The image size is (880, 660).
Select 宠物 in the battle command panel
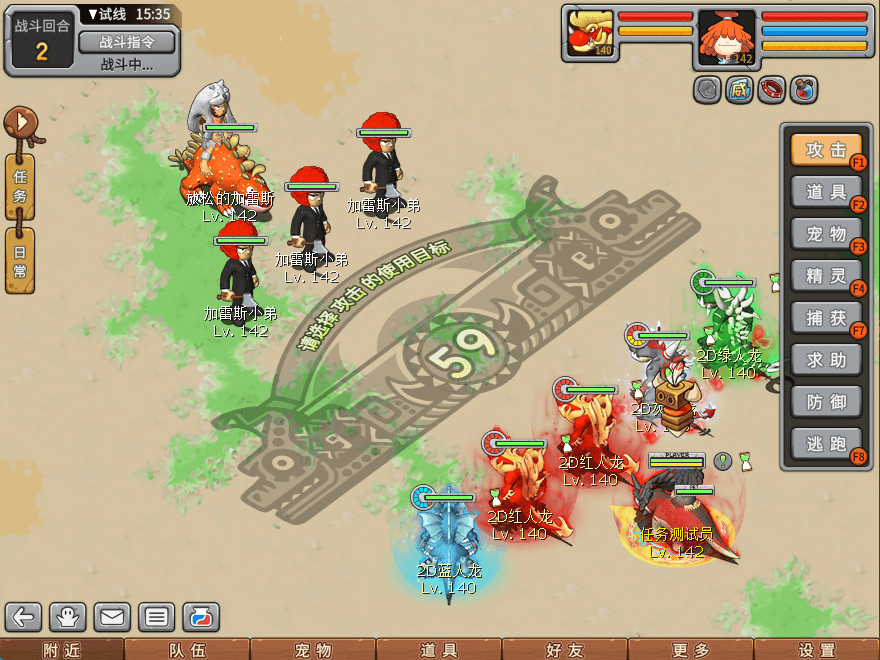pyautogui.click(x=826, y=233)
